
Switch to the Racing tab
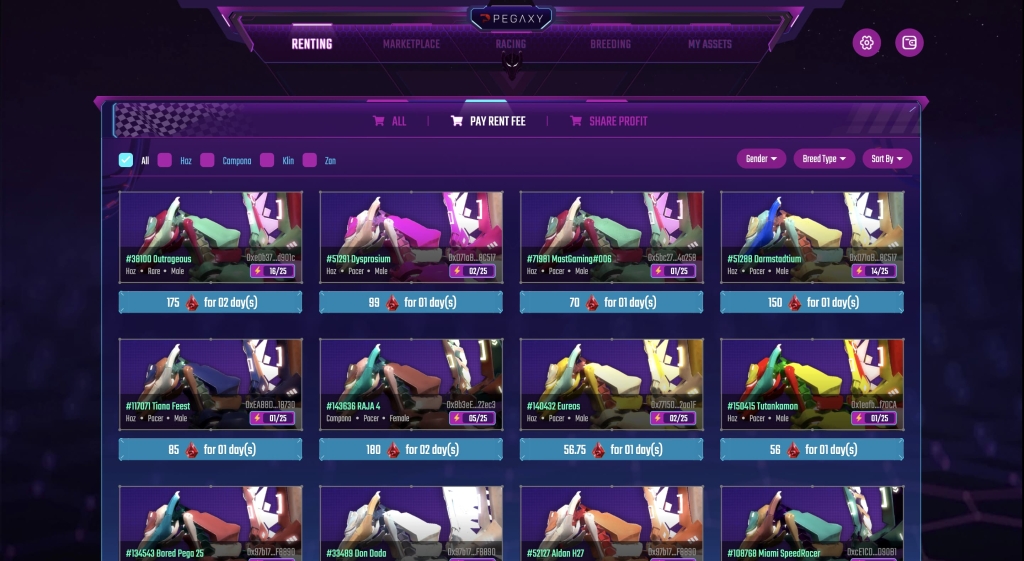(x=510, y=44)
